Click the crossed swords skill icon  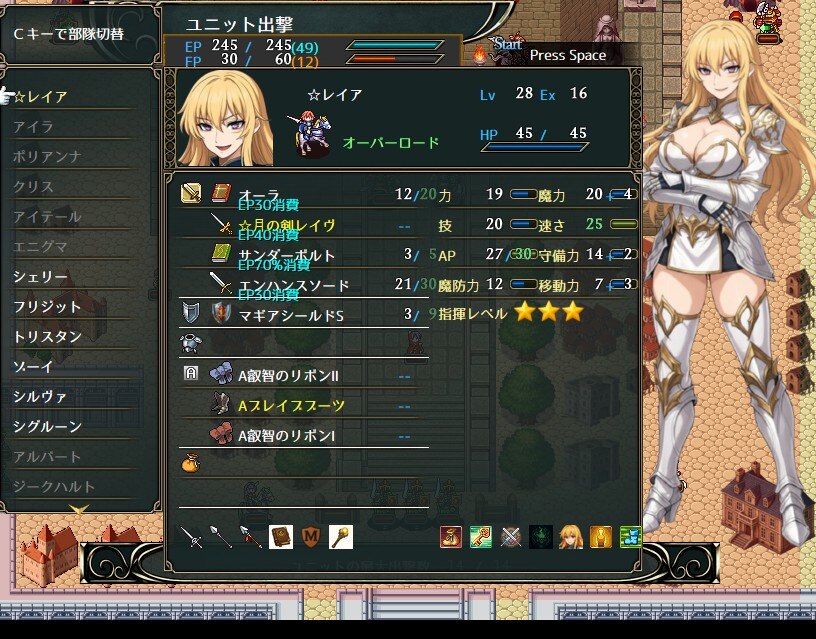point(511,537)
